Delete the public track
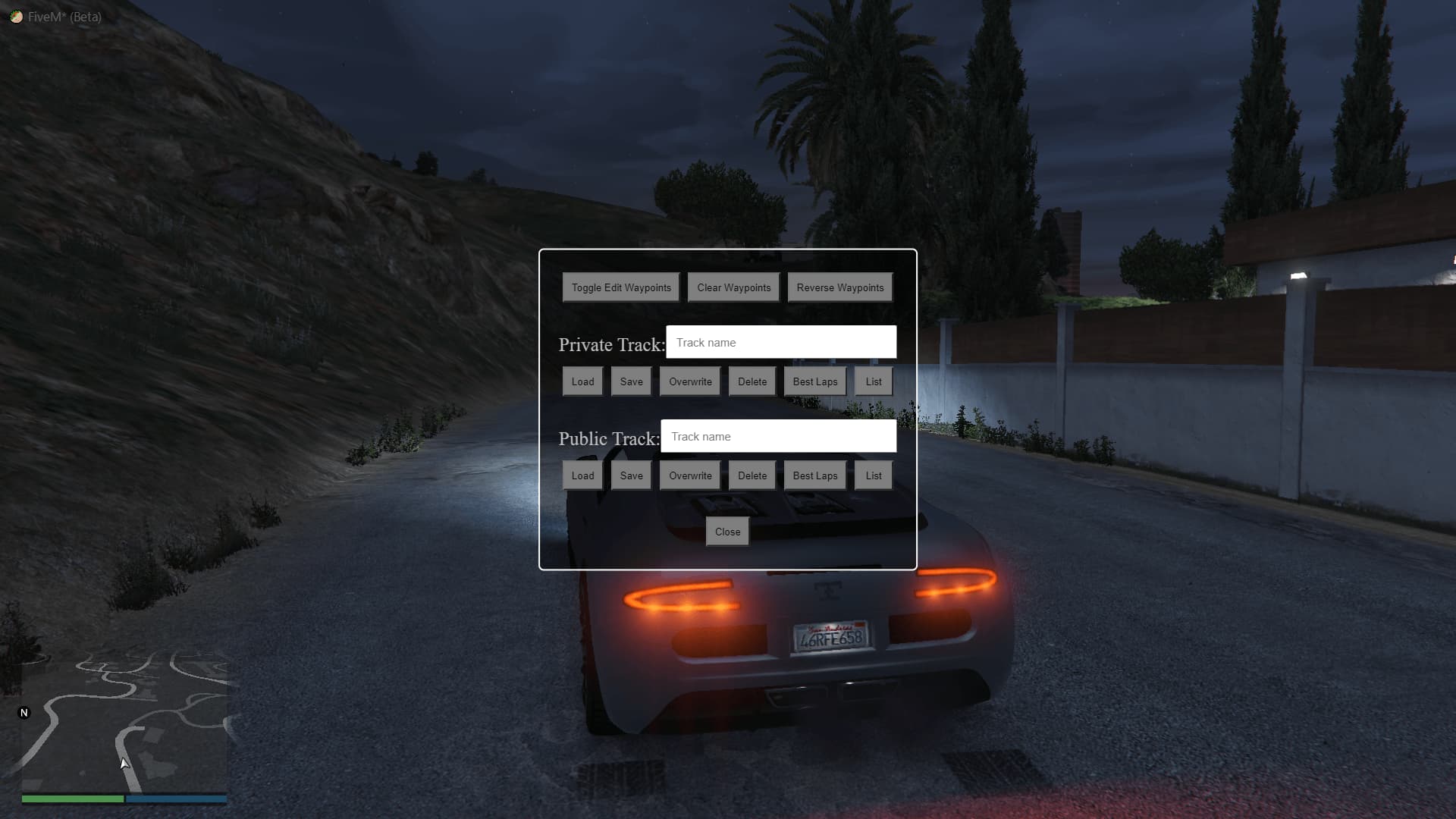 752,475
